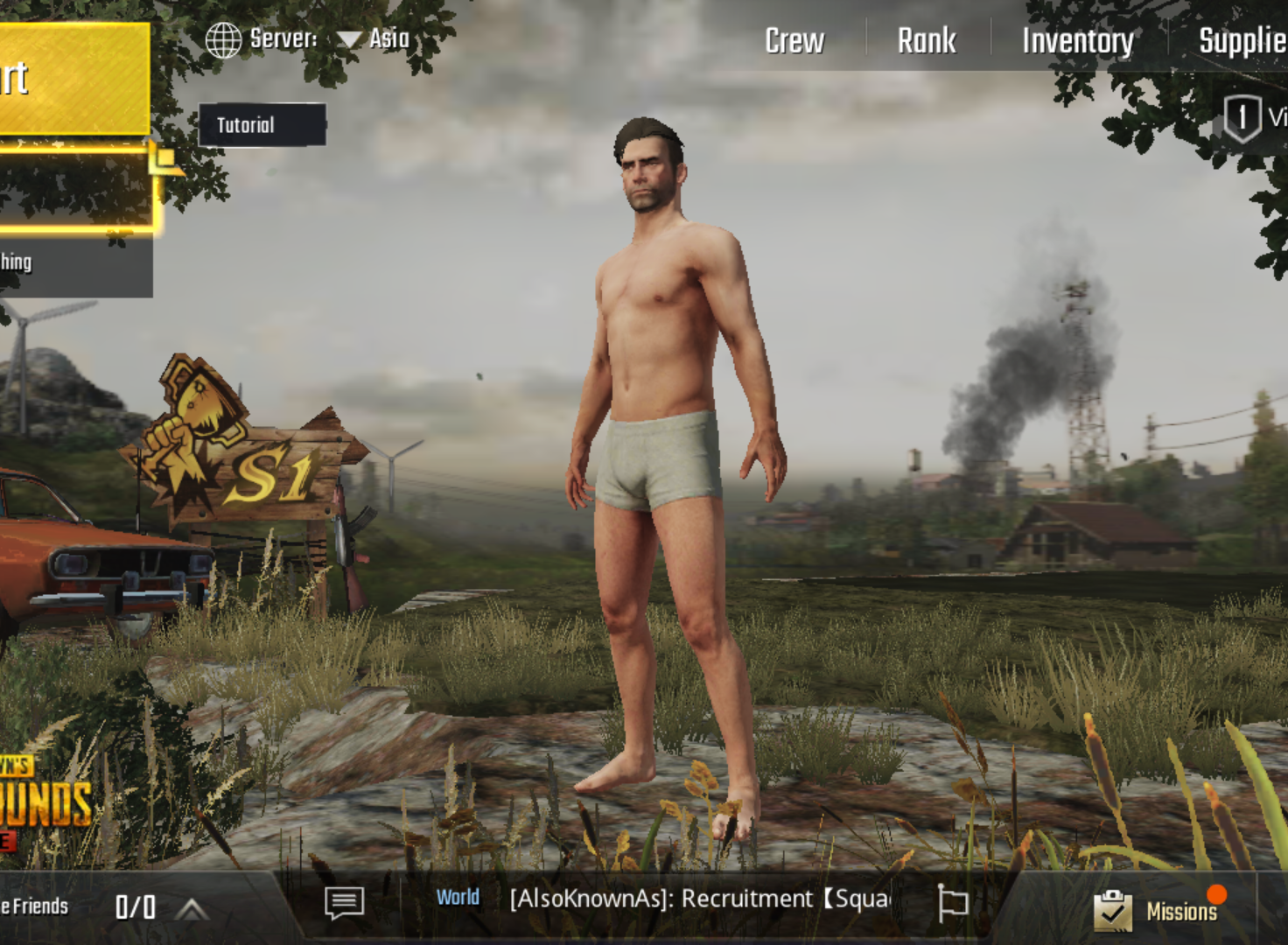Click the flag icon beside chat
Viewport: 1288px width, 945px height.
click(952, 902)
